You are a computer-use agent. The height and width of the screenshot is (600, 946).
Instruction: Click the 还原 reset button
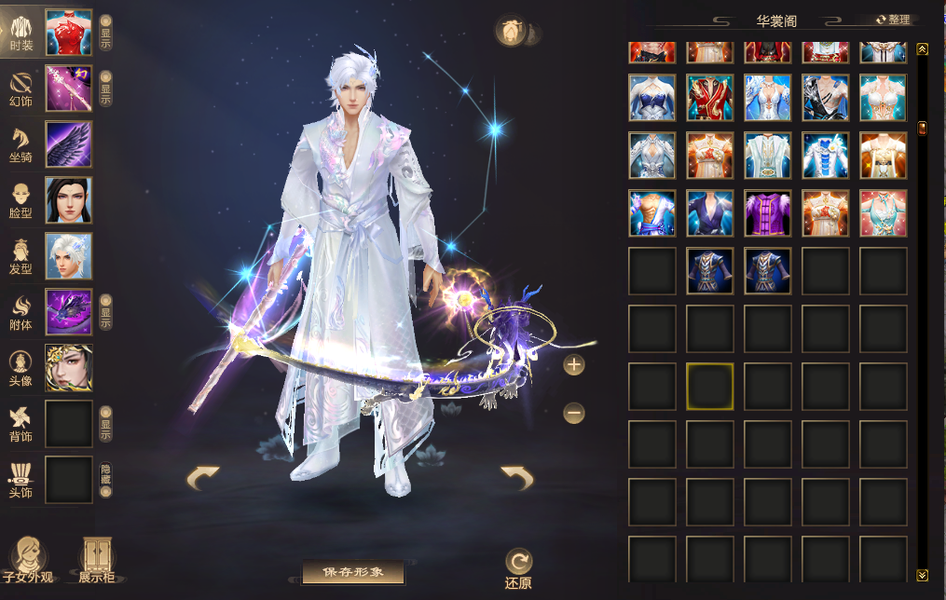[x=518, y=567]
